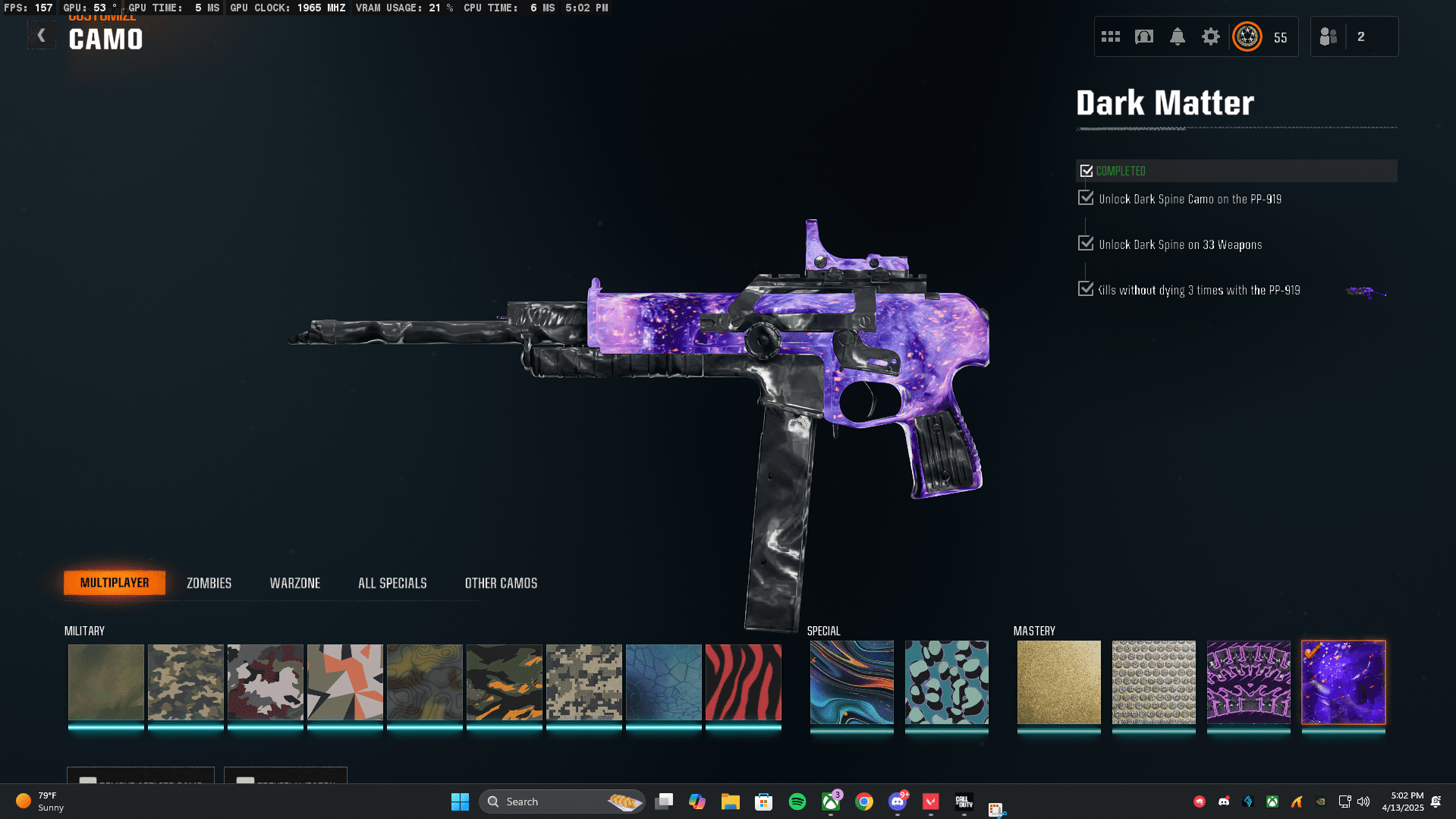Equip the Gold mastery camo
The width and height of the screenshot is (1456, 819).
1058,682
